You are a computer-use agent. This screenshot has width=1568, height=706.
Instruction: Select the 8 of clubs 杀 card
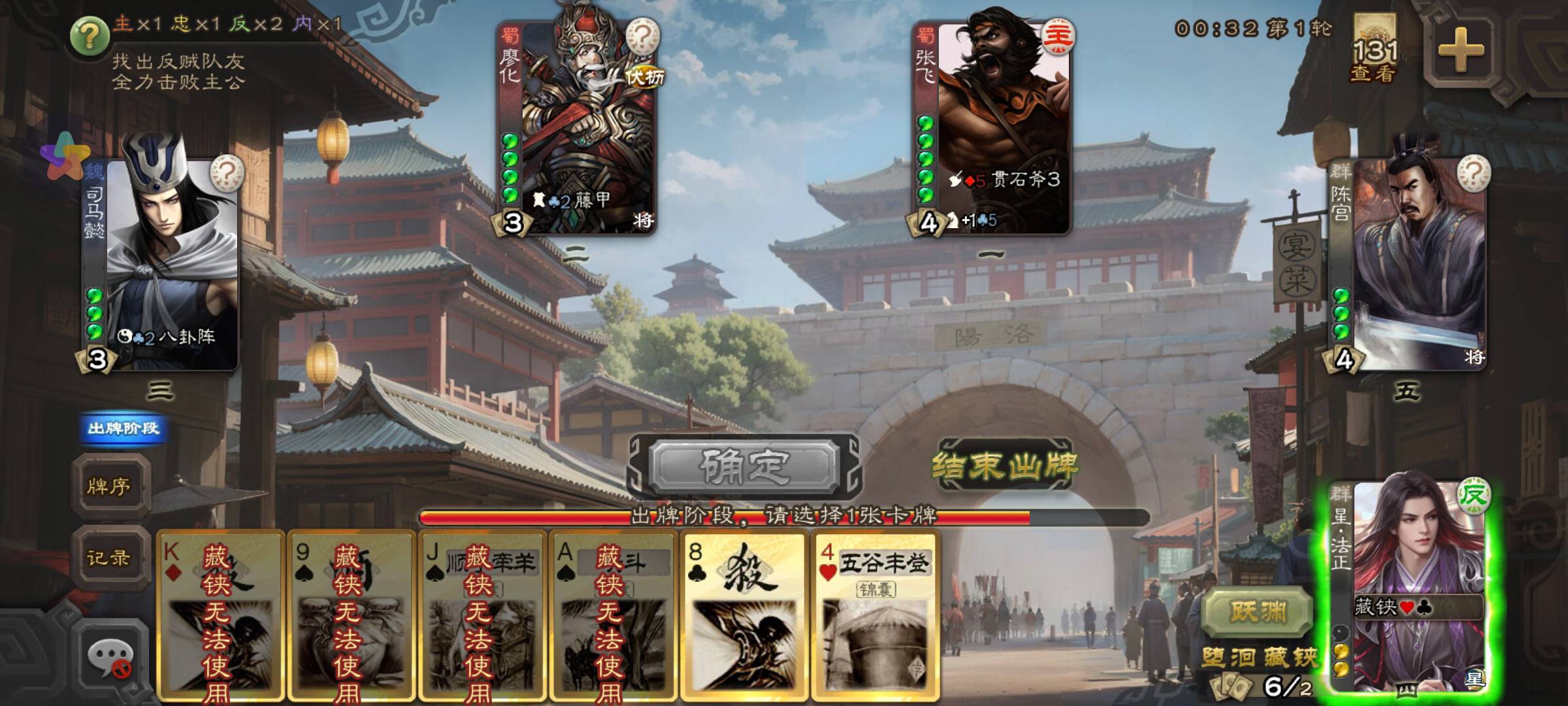(743, 614)
